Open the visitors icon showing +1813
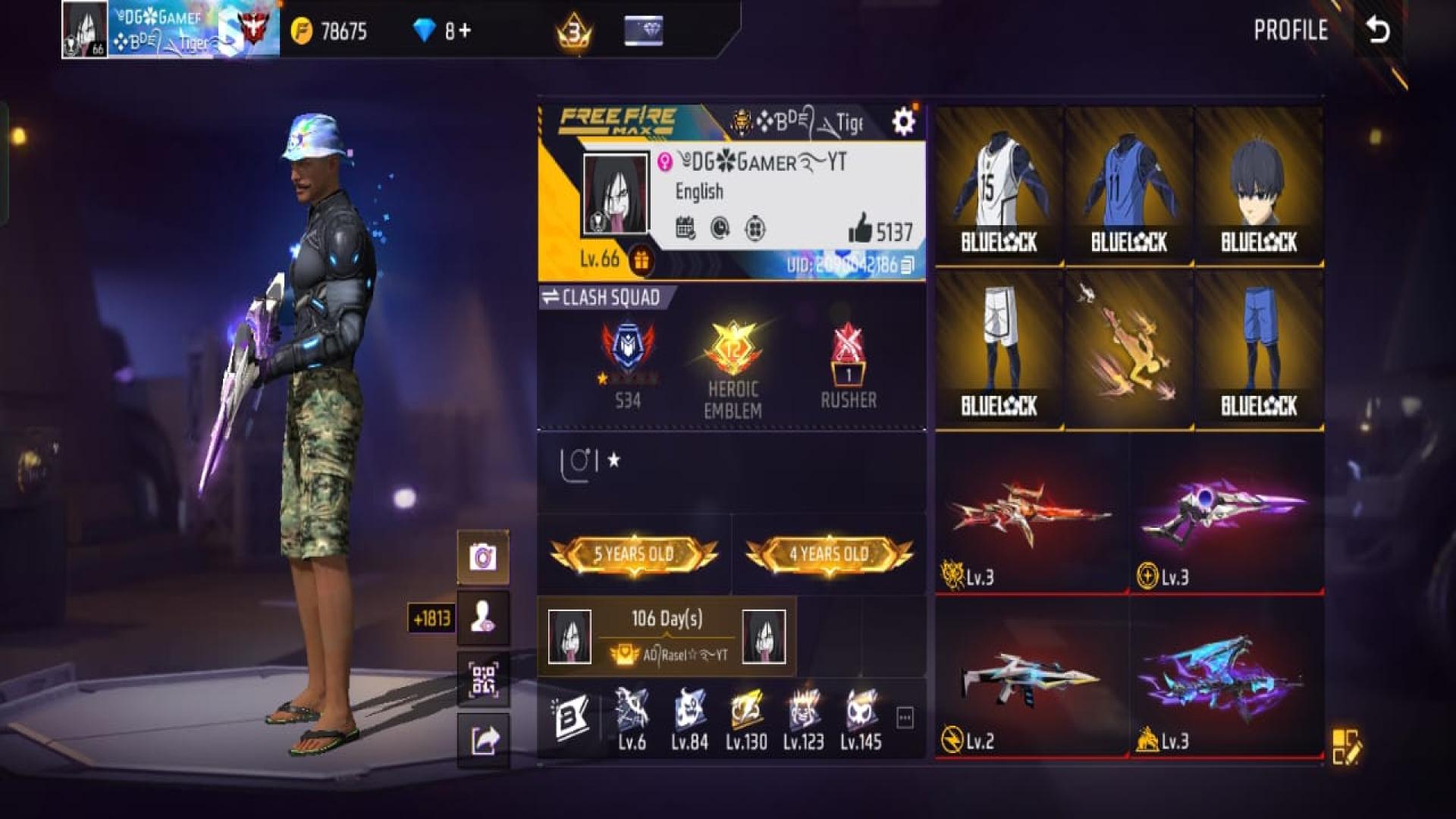The height and width of the screenshot is (819, 1456). 483,618
